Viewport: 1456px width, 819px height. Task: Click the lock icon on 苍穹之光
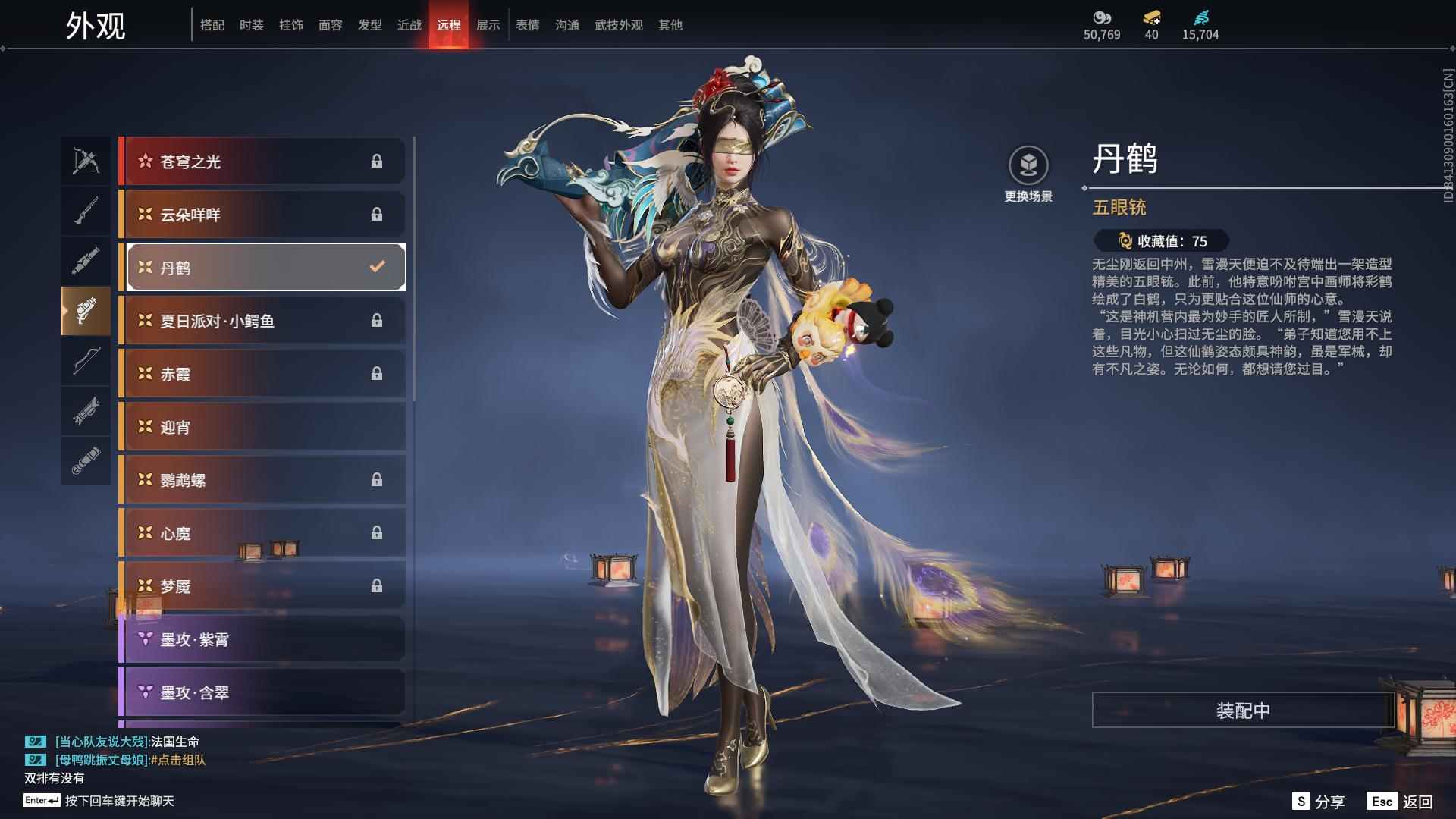tap(377, 161)
